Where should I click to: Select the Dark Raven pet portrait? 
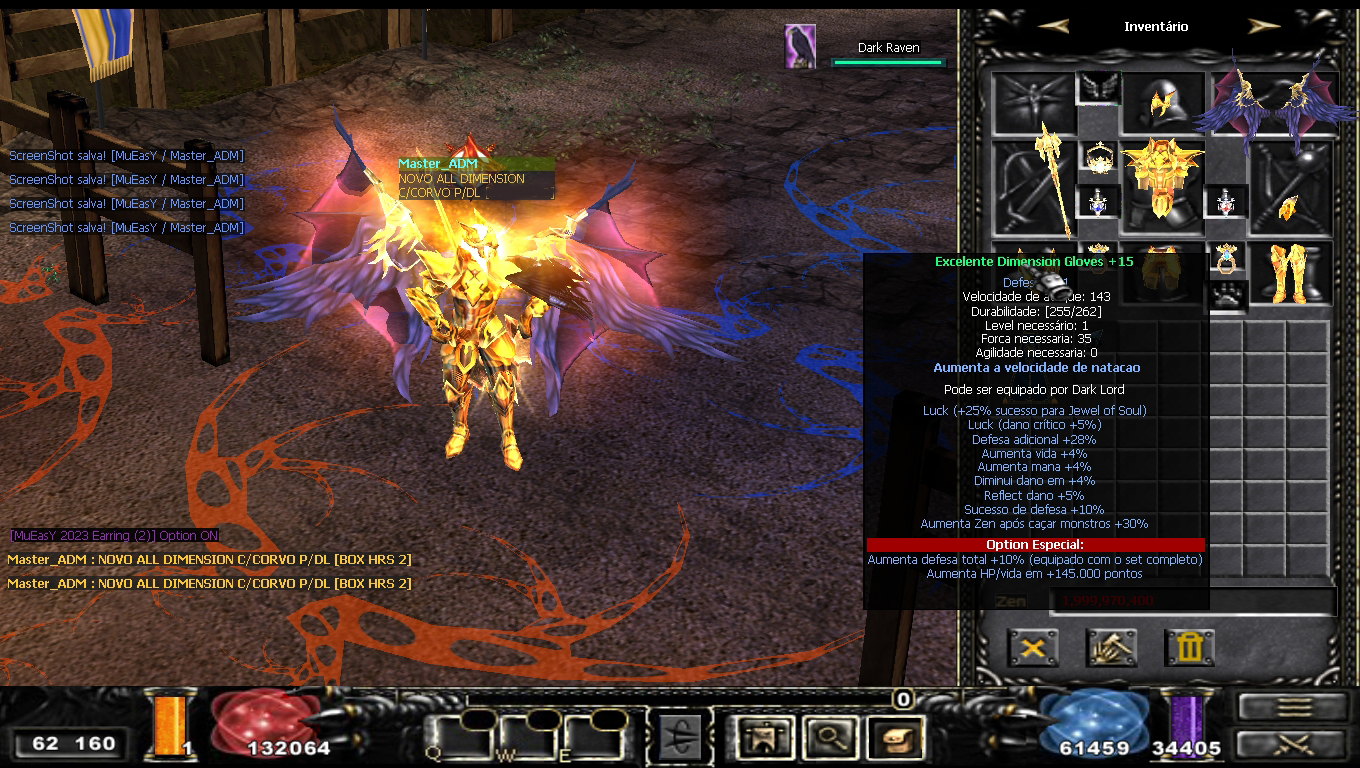(x=800, y=47)
